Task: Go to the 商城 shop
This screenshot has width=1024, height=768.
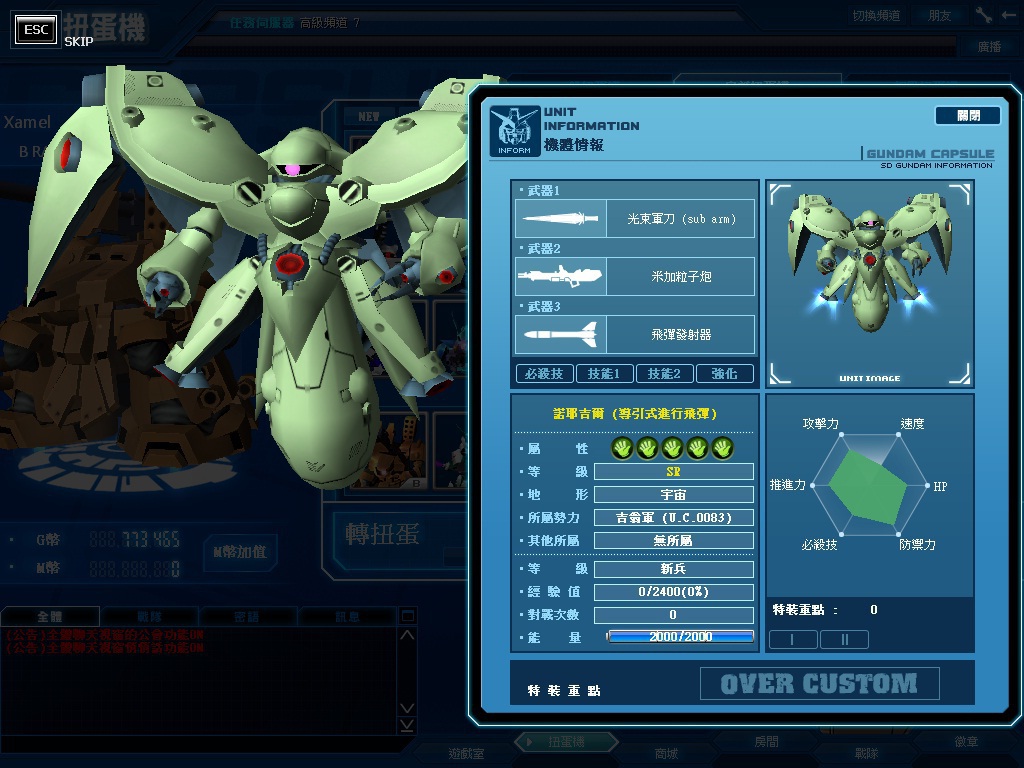Action: click(x=665, y=753)
